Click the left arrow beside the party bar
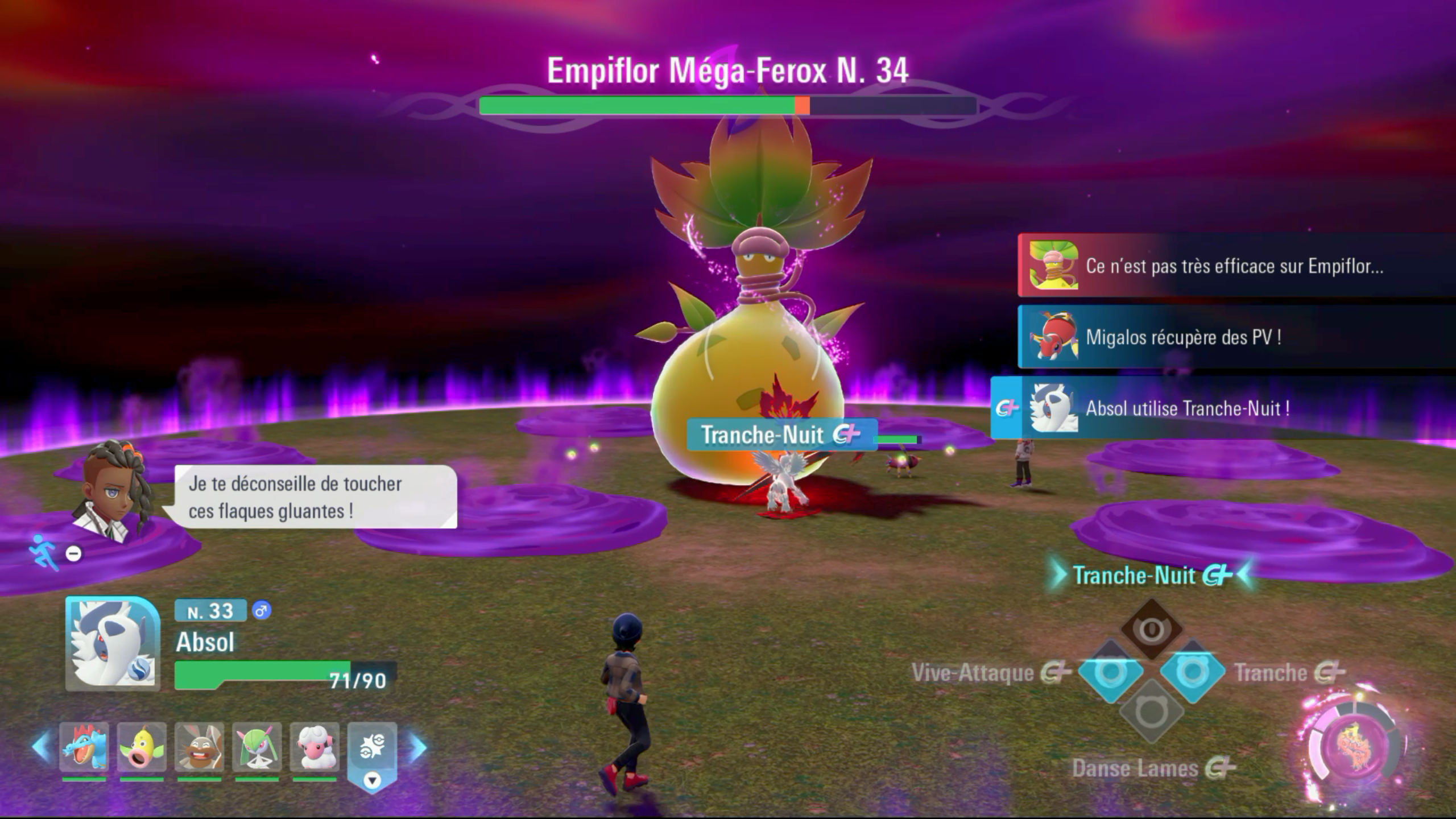 pos(41,747)
